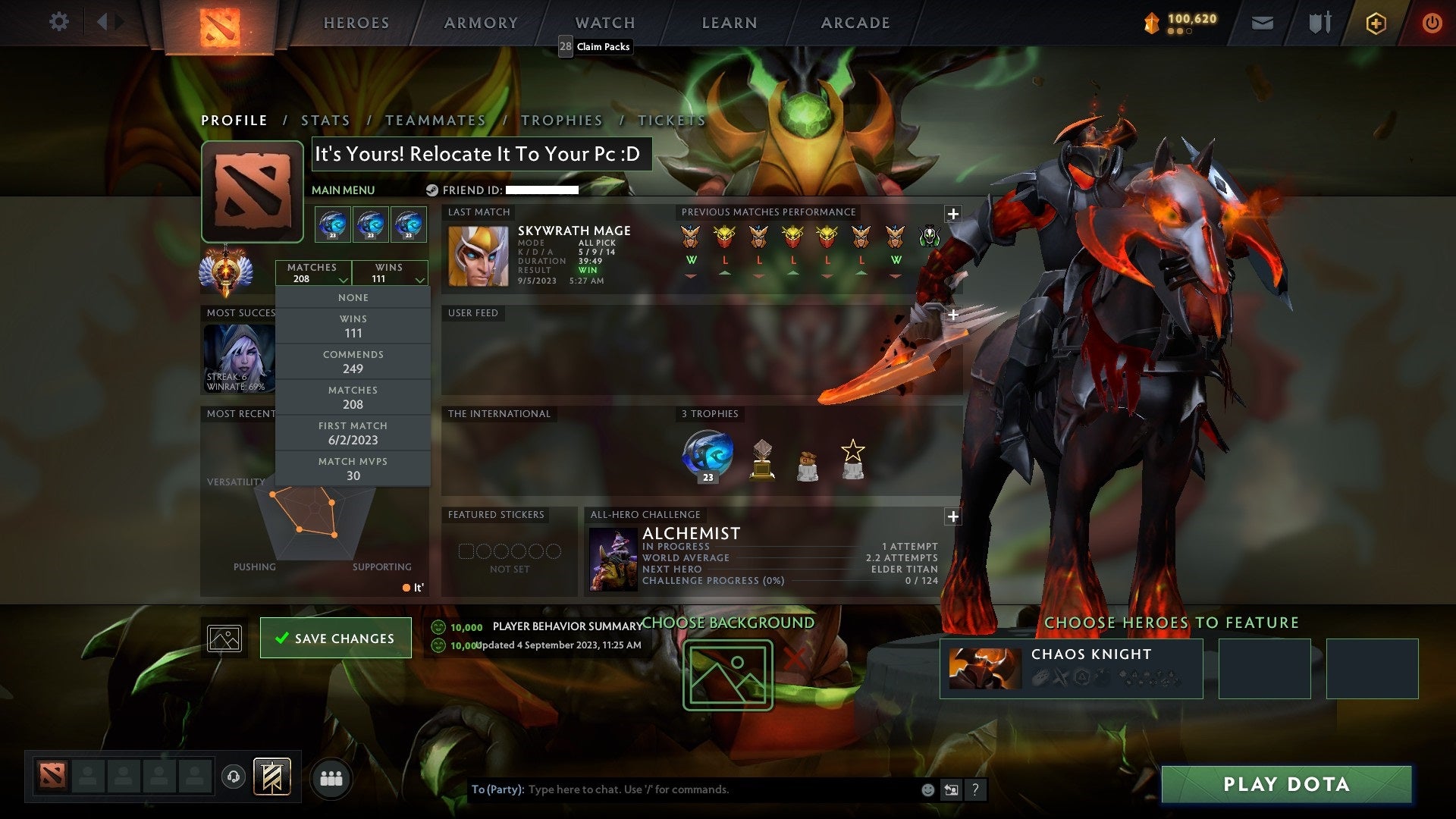Open the MATCHES stat dropdown
The height and width of the screenshot is (819, 1456).
[314, 273]
